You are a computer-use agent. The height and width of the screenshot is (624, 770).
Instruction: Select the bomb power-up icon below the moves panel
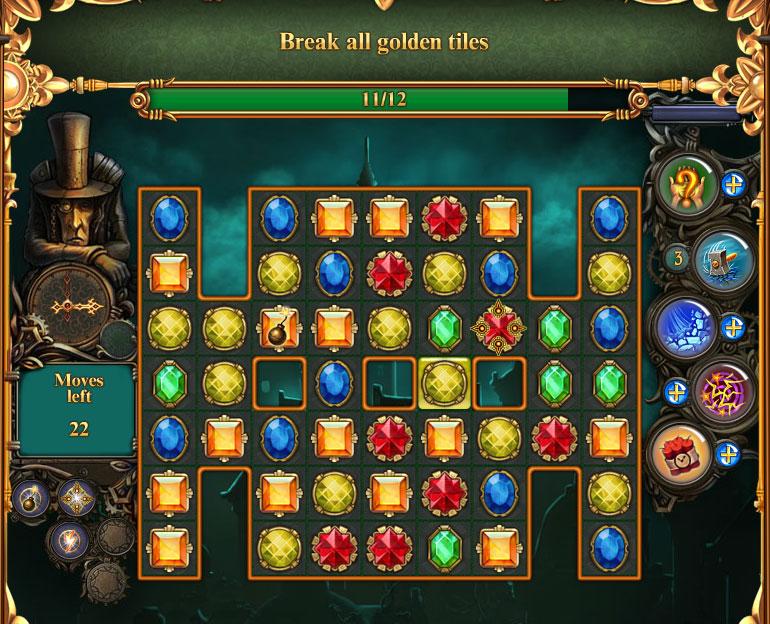point(30,497)
